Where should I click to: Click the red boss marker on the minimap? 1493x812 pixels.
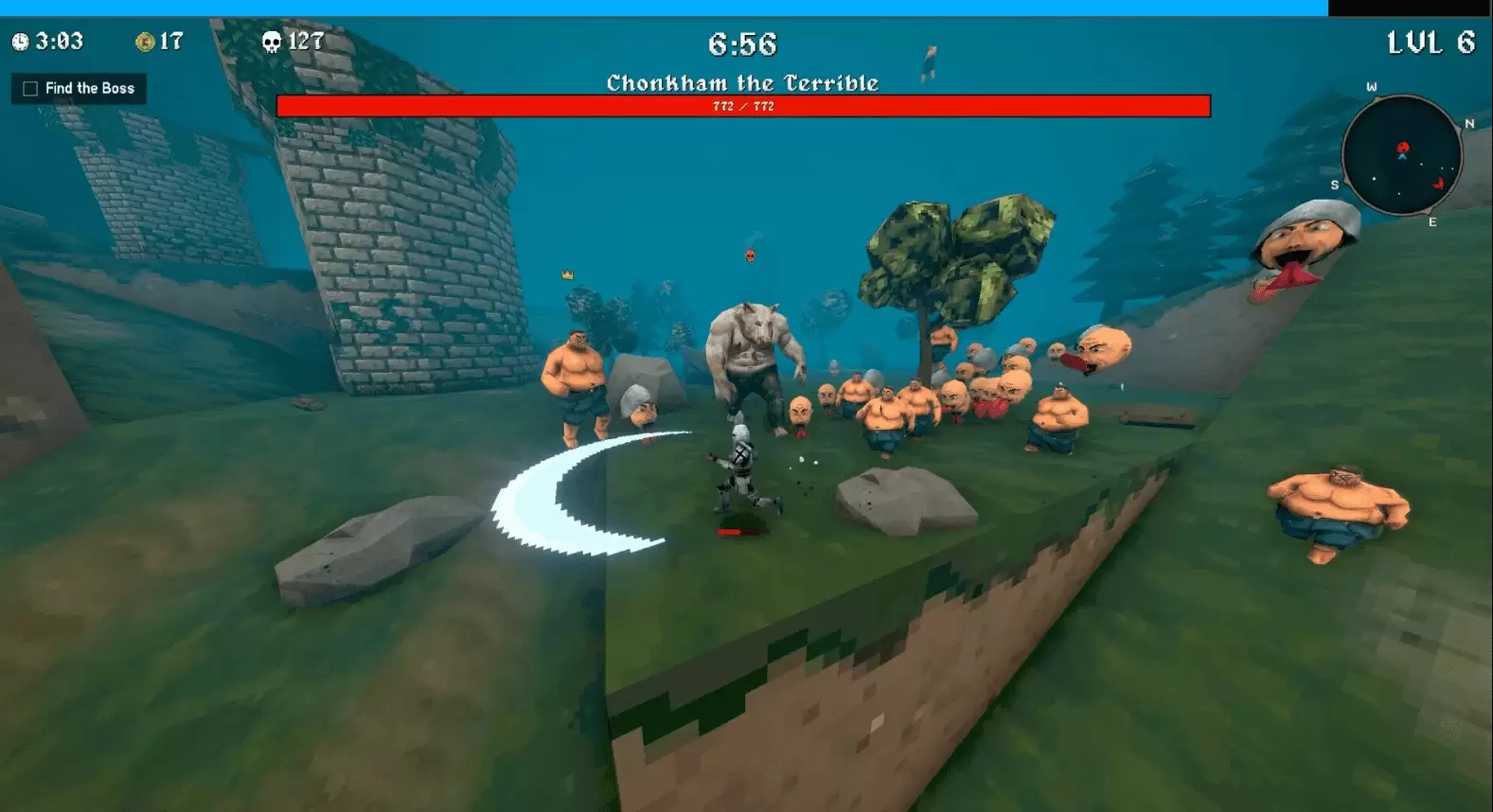tap(1404, 148)
